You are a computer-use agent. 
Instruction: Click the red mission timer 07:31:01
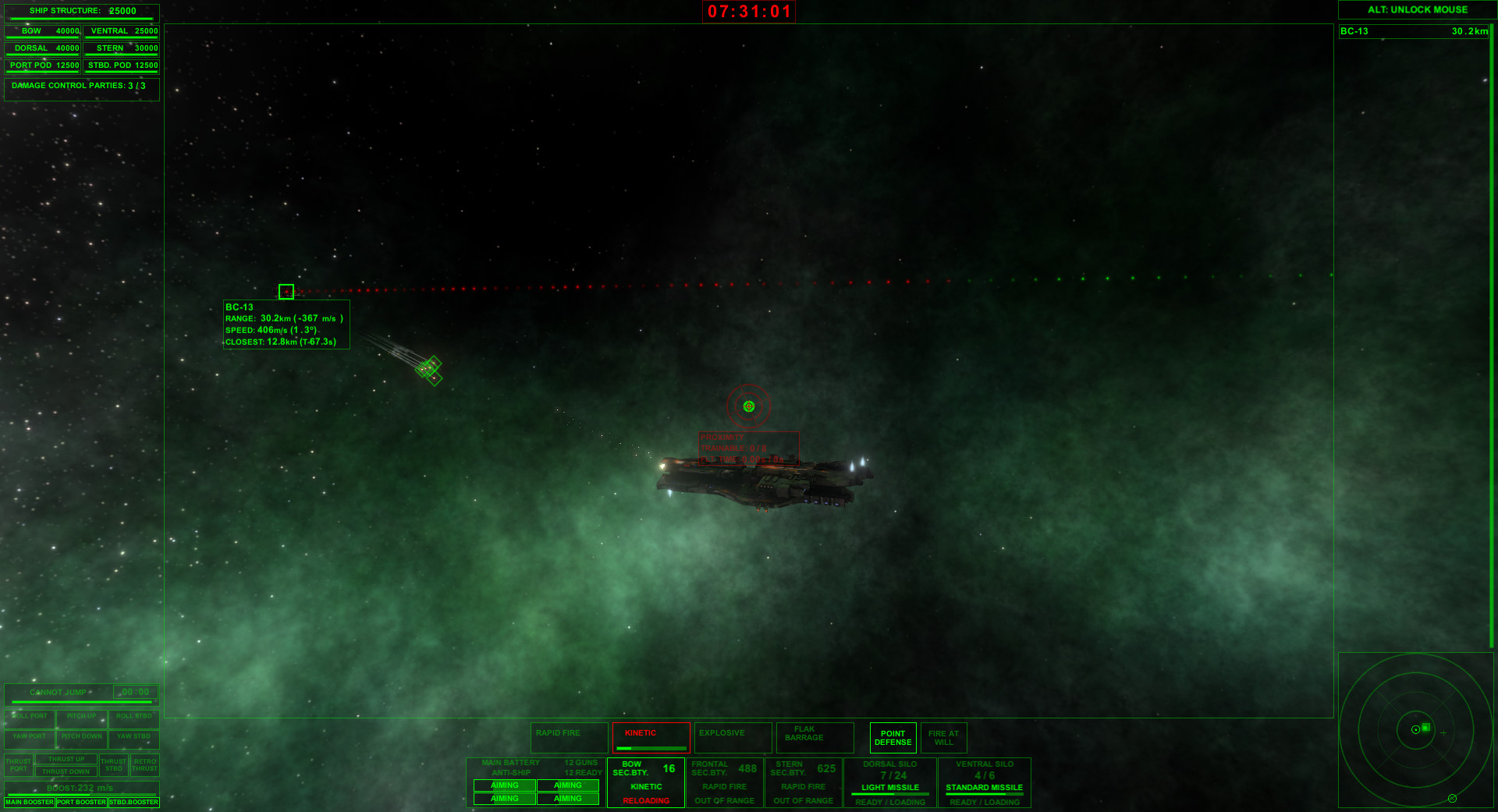point(747,12)
